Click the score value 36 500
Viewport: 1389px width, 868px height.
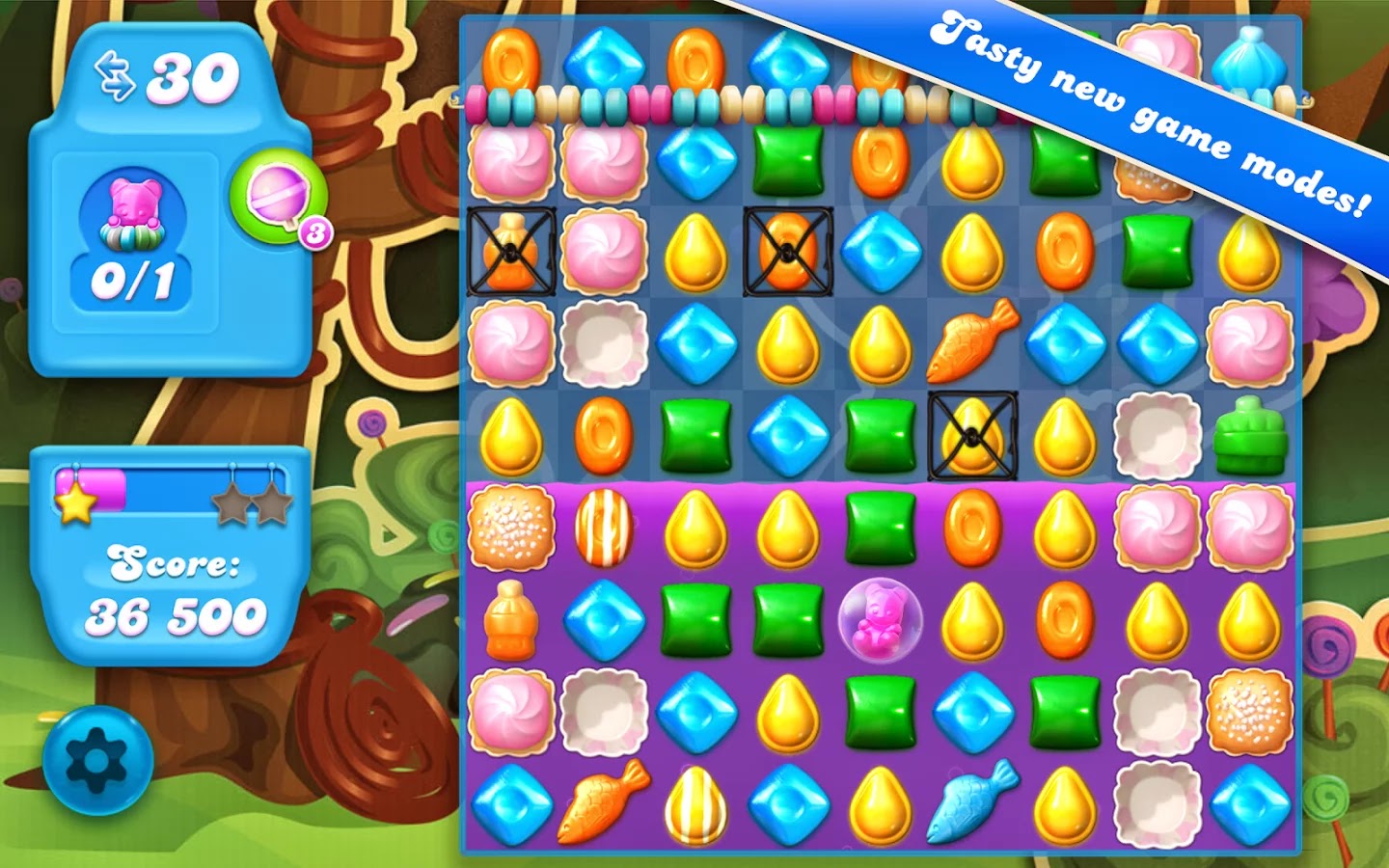[177, 613]
